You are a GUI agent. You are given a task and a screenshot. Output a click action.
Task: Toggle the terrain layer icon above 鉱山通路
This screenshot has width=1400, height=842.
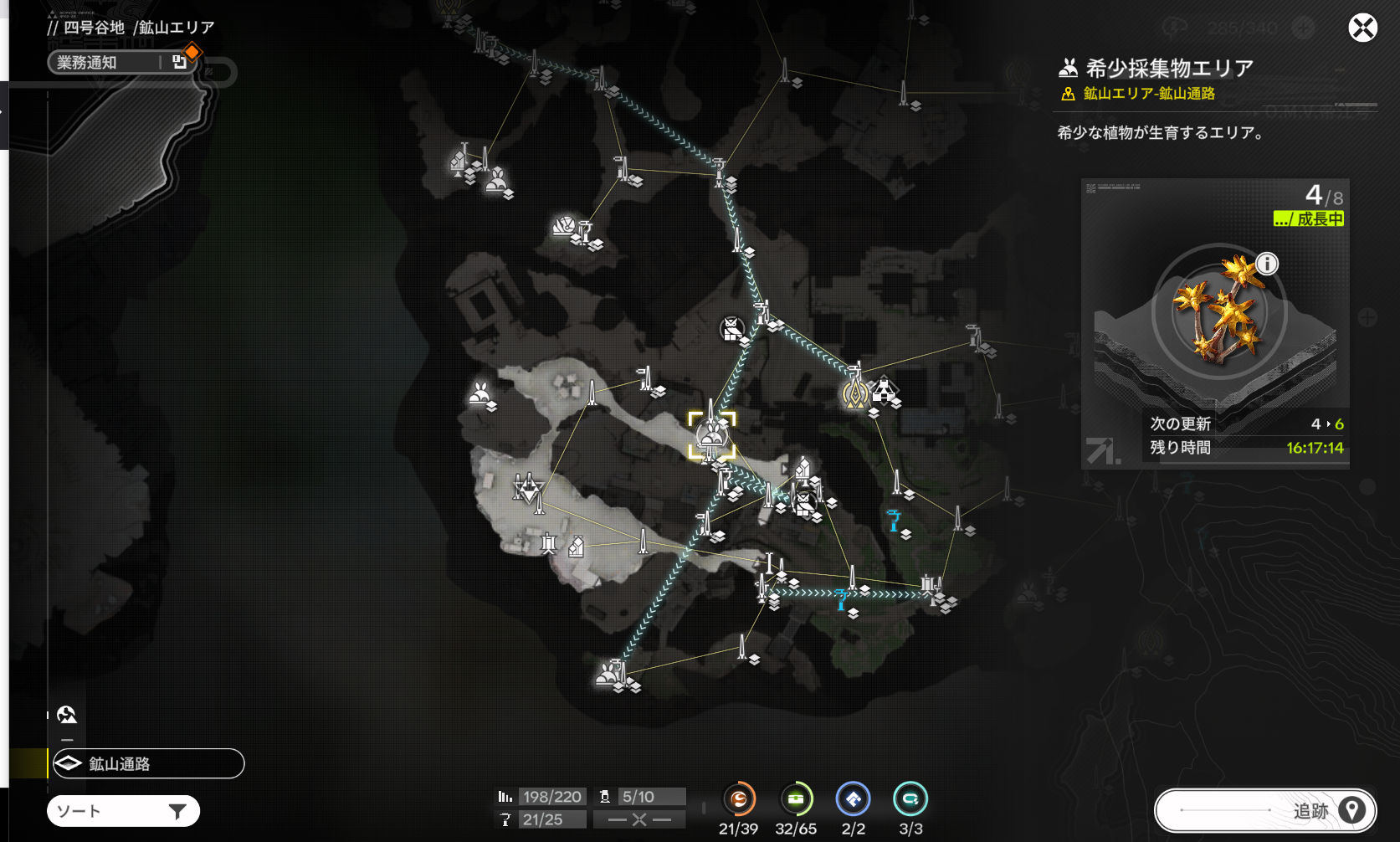point(67,715)
